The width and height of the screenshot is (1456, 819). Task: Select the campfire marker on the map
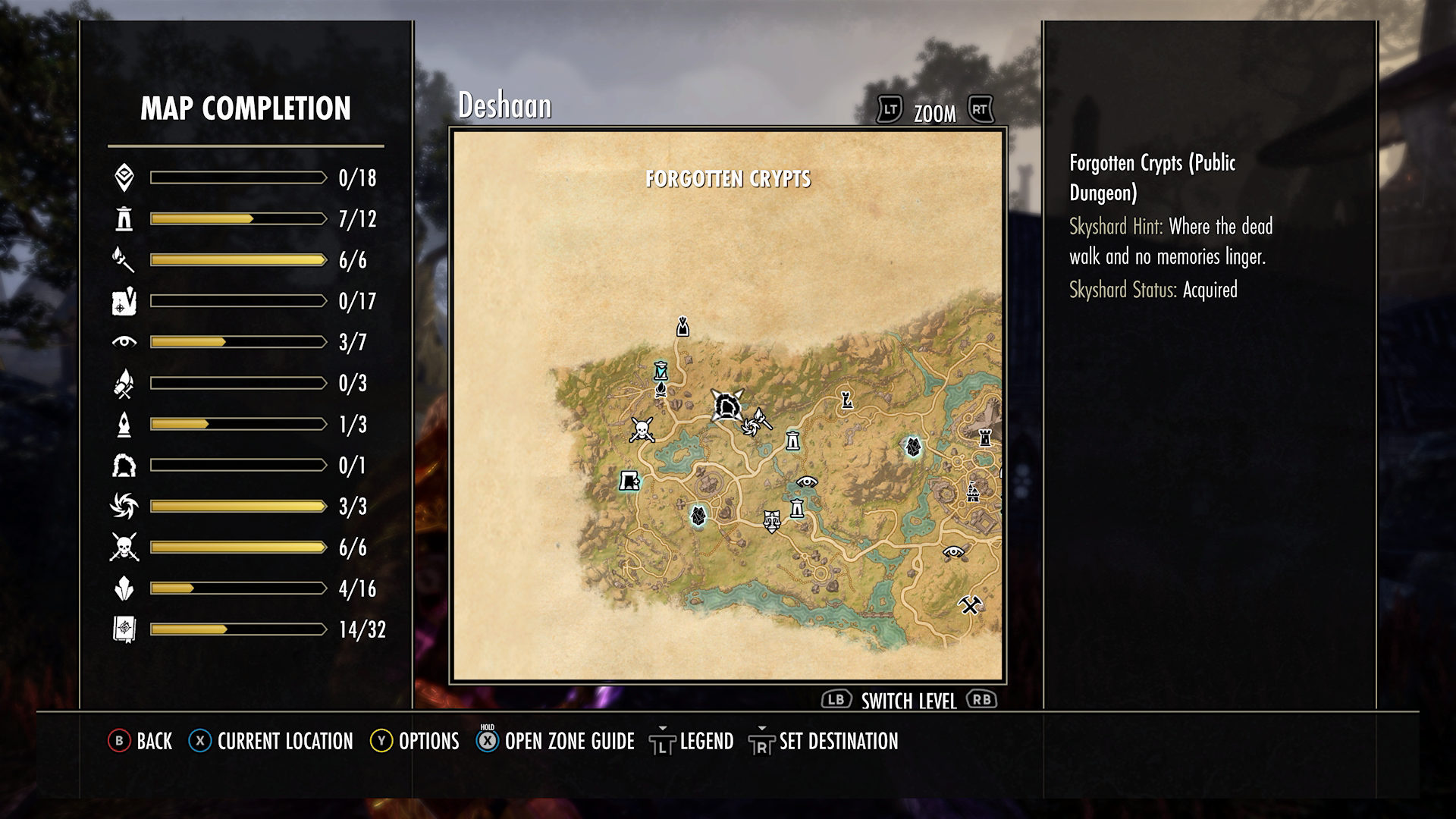[661, 390]
